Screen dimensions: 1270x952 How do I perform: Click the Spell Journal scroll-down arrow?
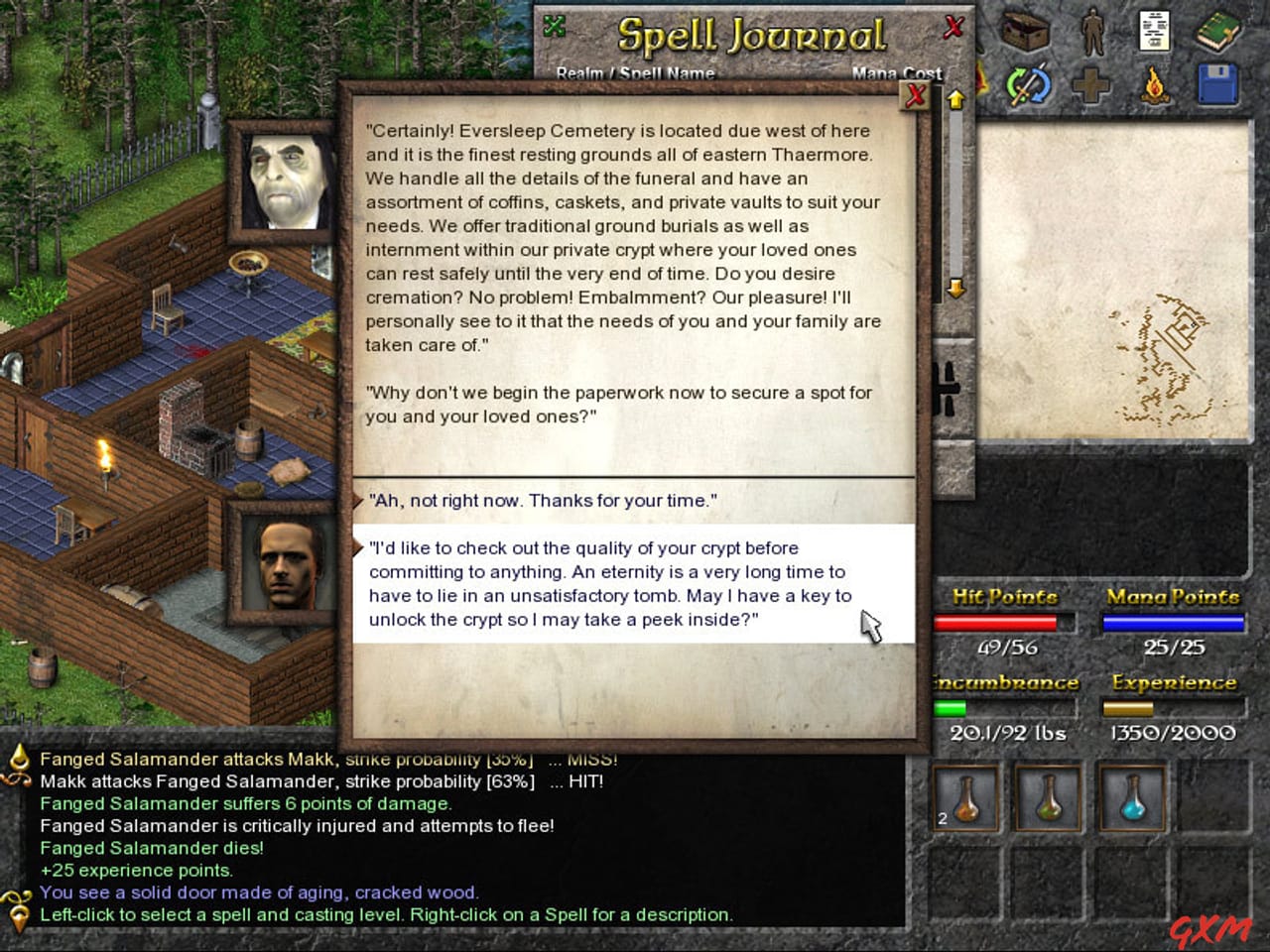(955, 289)
